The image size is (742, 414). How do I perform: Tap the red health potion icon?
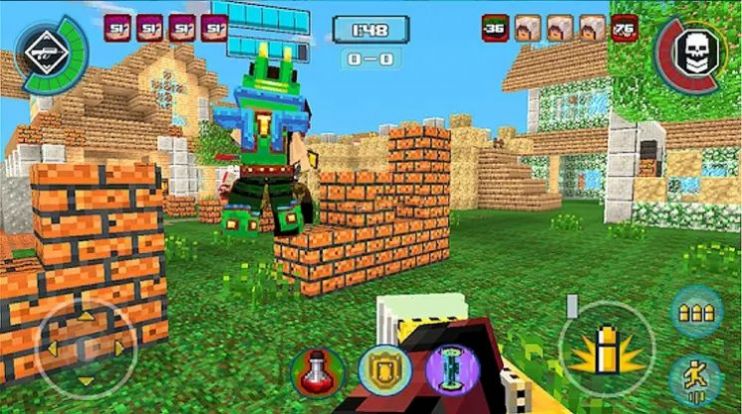(x=317, y=372)
